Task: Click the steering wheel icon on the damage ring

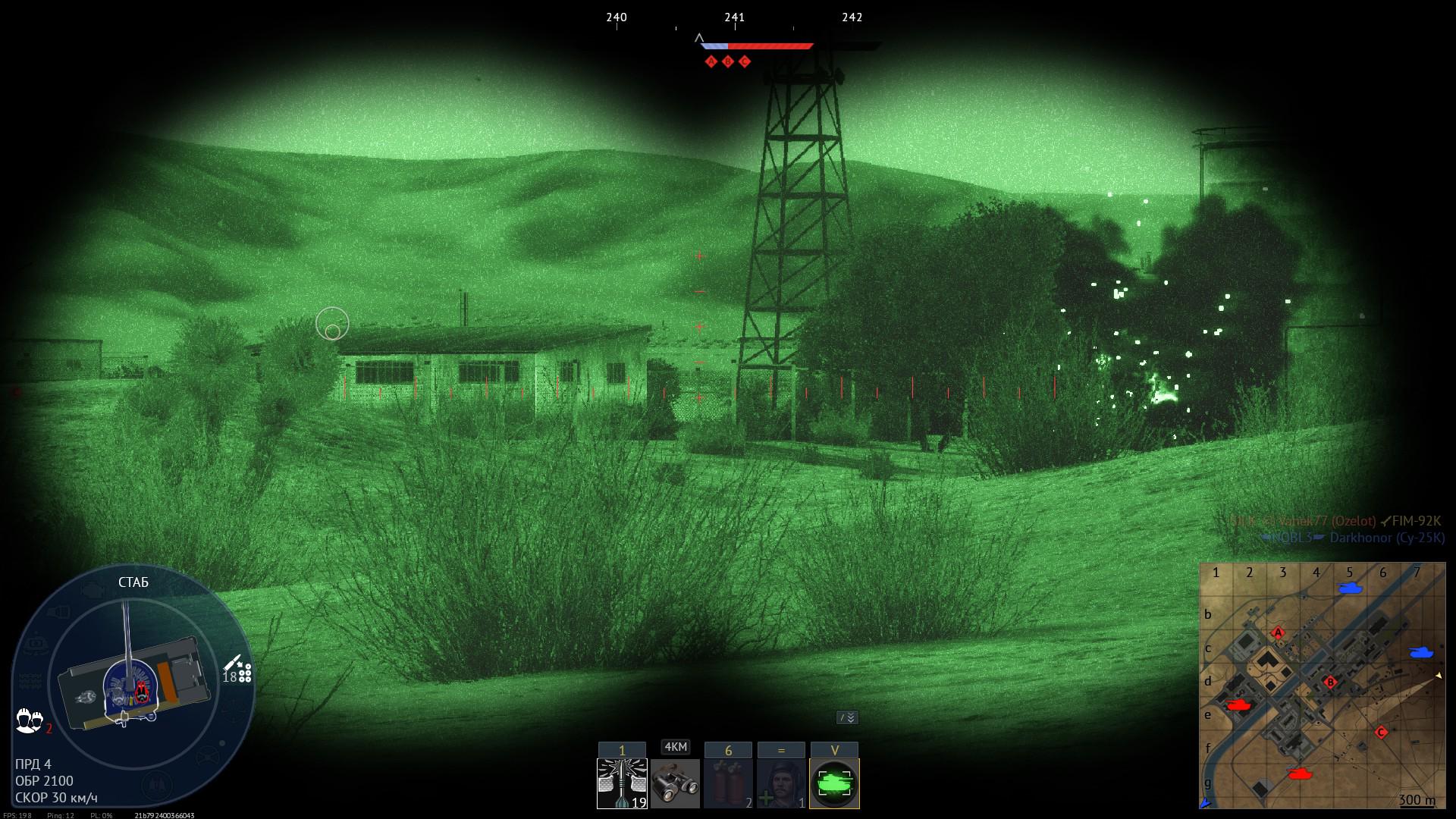Action: [x=207, y=755]
